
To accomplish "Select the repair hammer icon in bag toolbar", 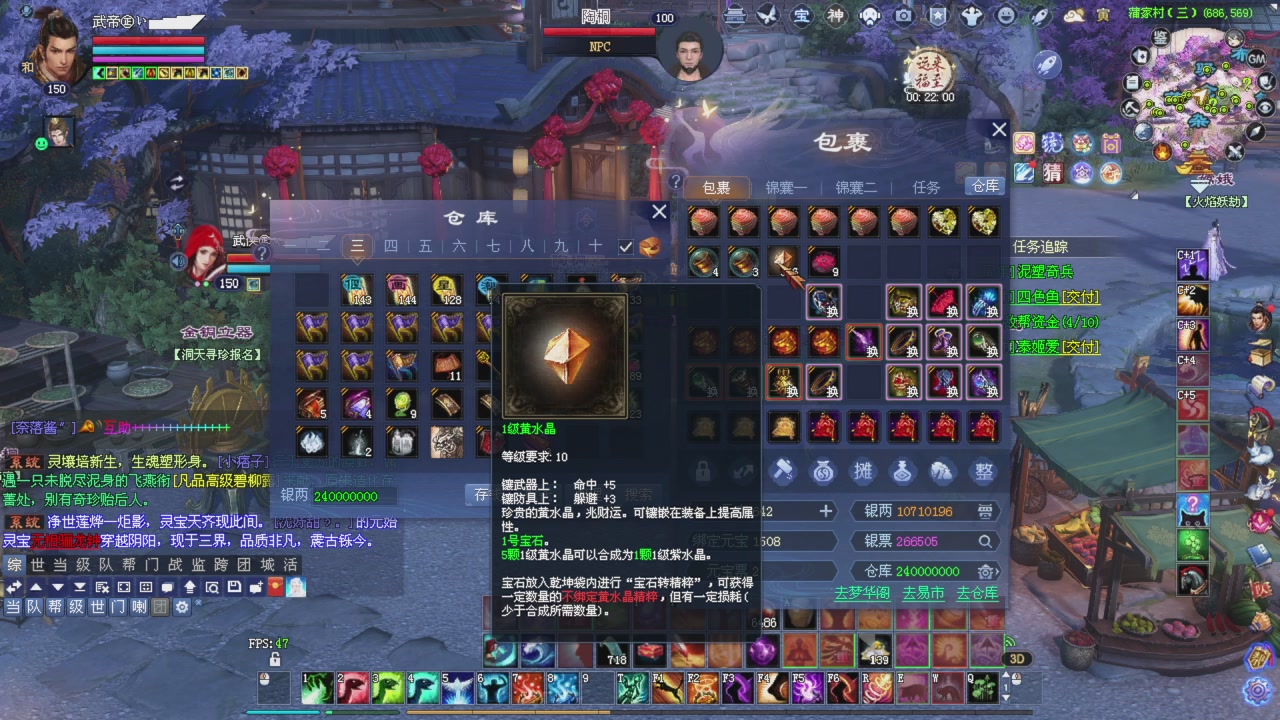I will coord(781,472).
